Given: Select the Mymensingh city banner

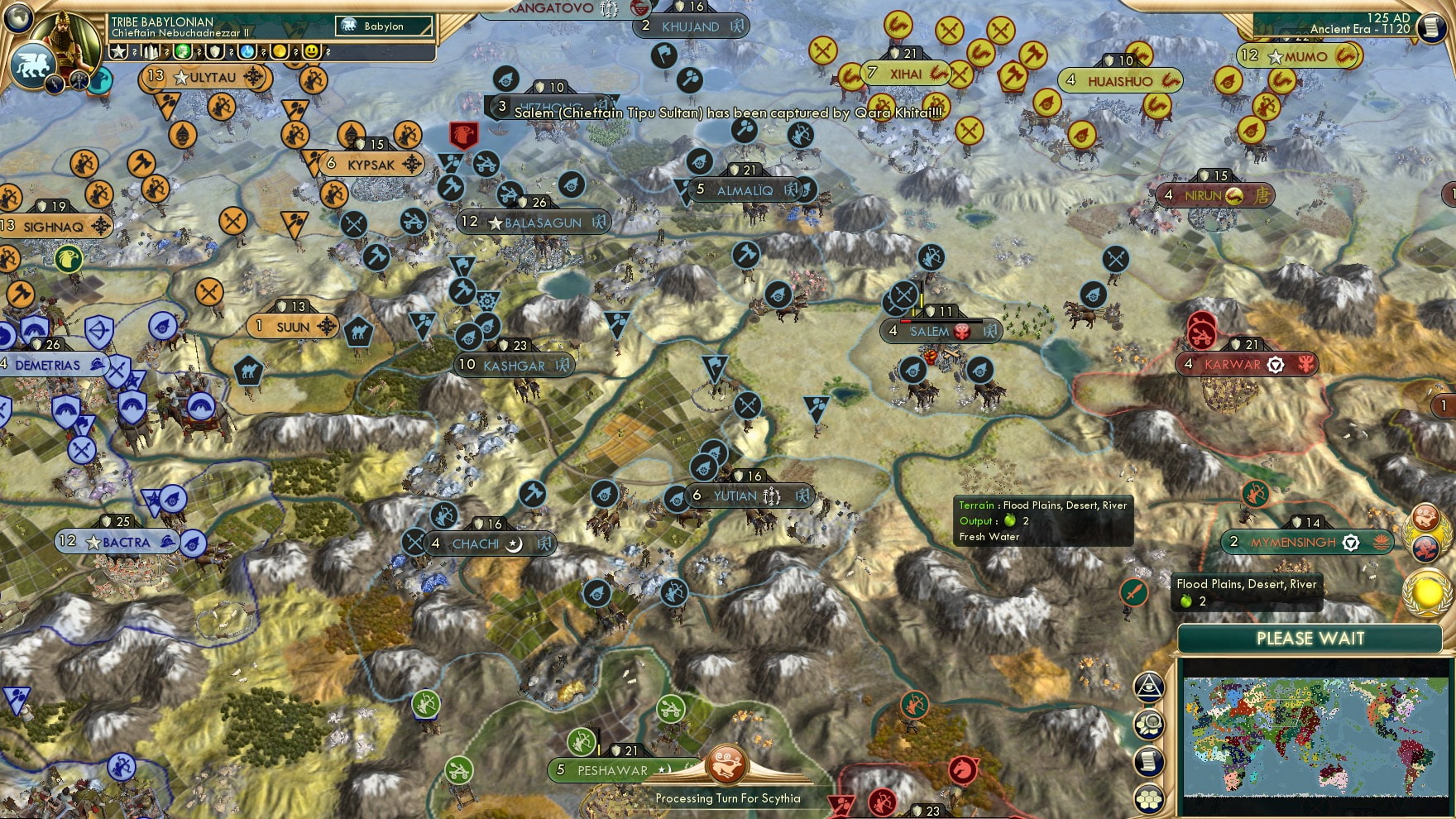Looking at the screenshot, I should 1309,543.
